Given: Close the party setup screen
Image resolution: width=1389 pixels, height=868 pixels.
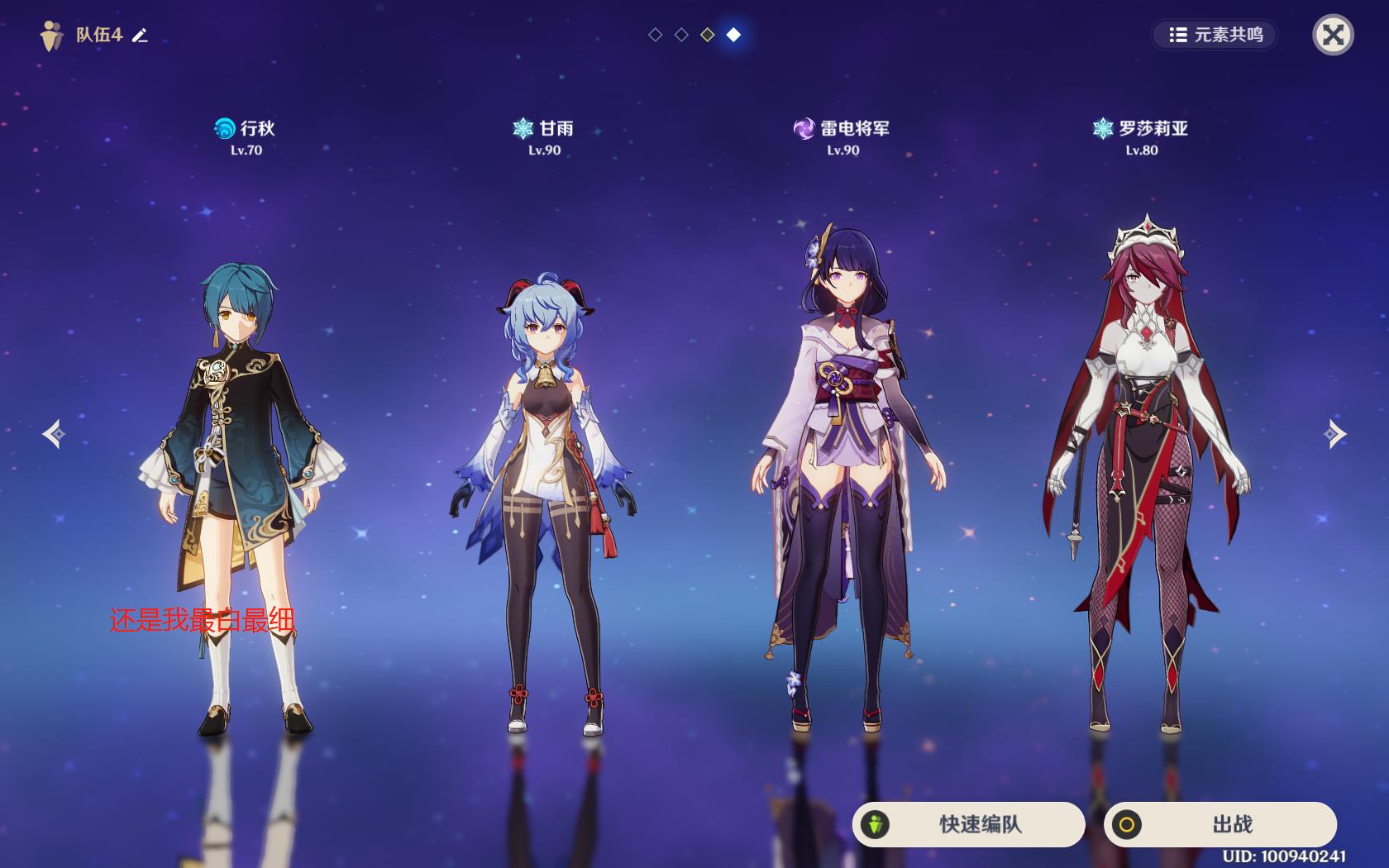Looking at the screenshot, I should click(1333, 35).
